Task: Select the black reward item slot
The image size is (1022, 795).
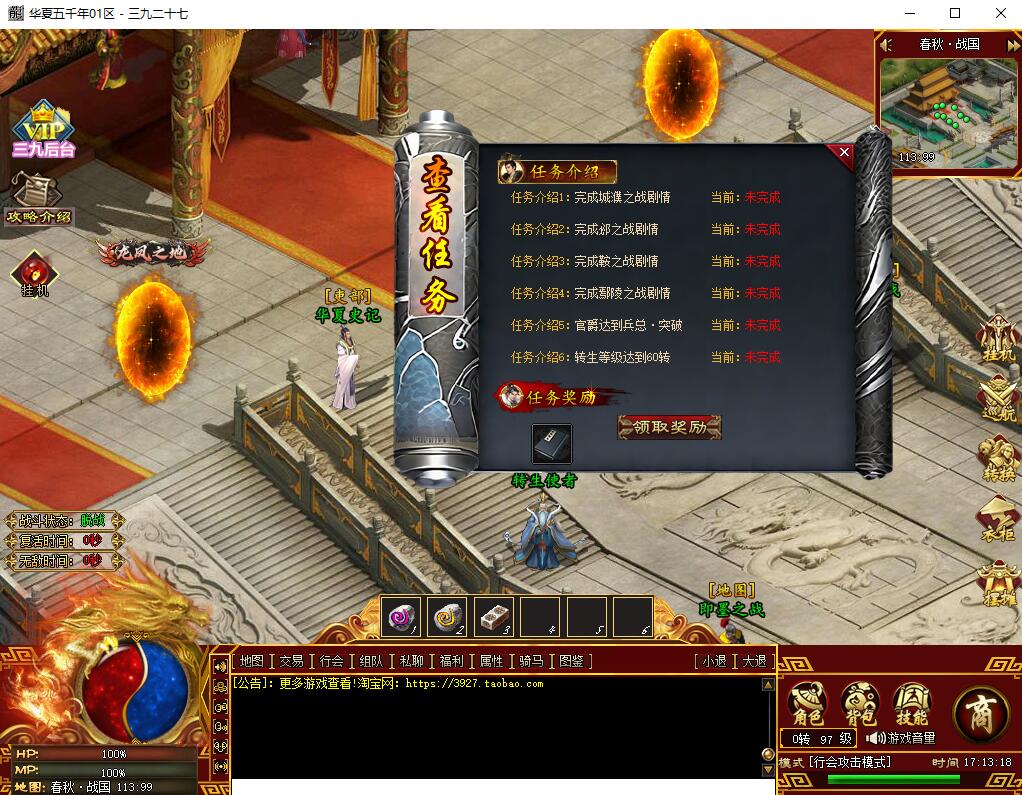Action: 552,443
